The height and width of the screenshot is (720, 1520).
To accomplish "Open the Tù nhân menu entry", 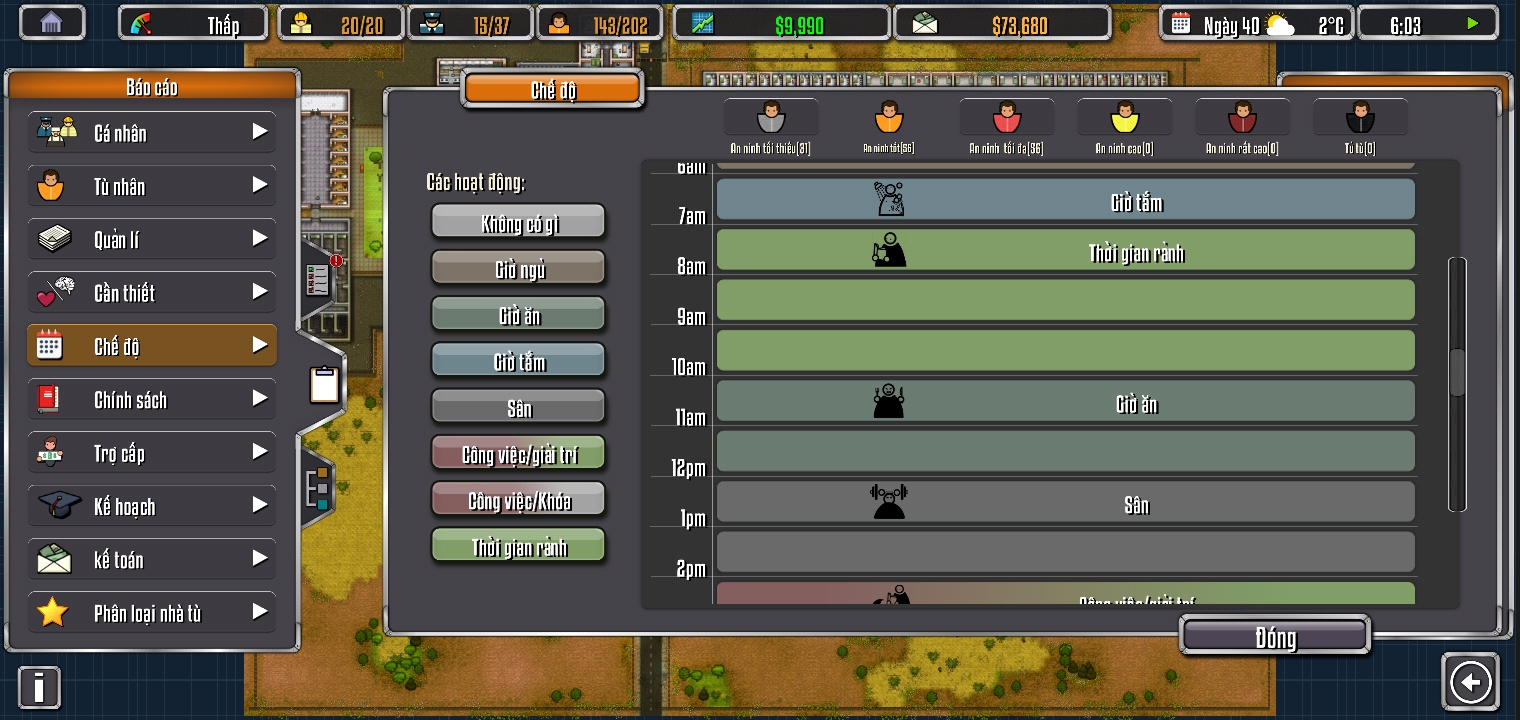I will [151, 186].
